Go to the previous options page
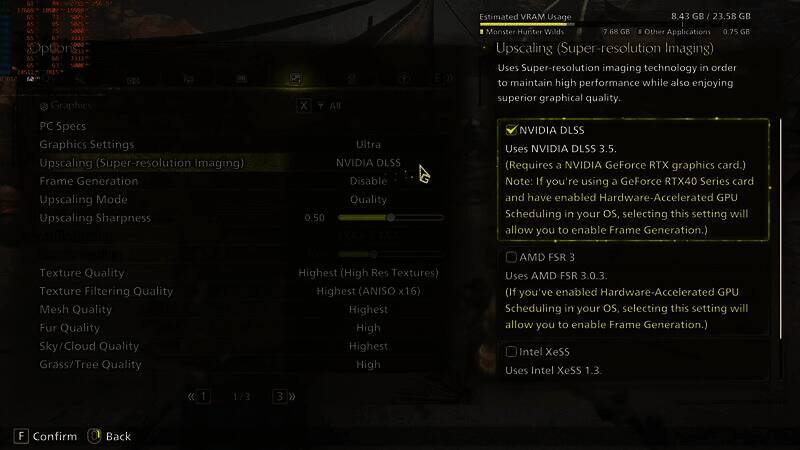Screen dimensions: 800x450 click(203, 397)
